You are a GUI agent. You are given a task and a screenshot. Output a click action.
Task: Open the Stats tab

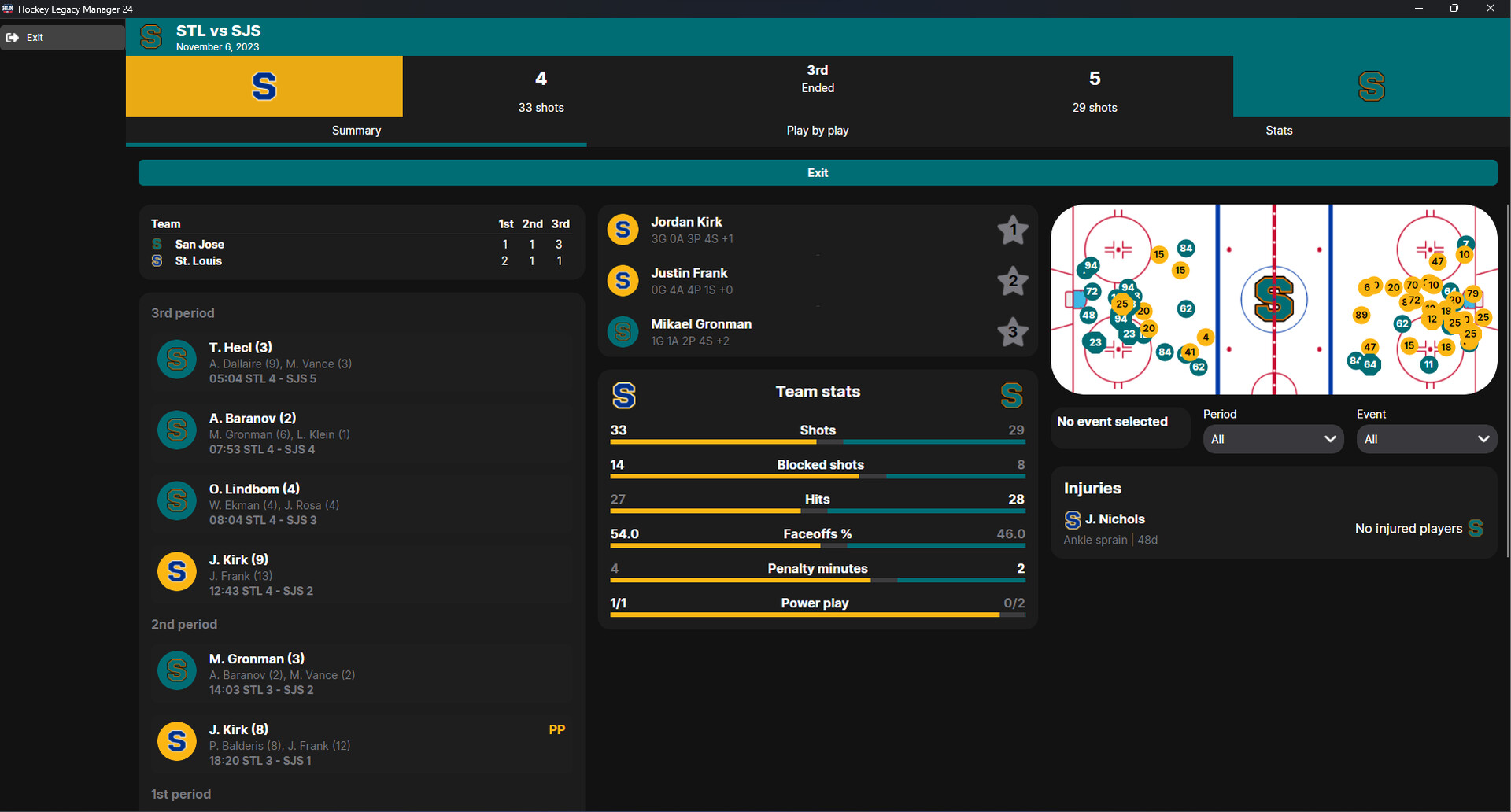(1279, 131)
